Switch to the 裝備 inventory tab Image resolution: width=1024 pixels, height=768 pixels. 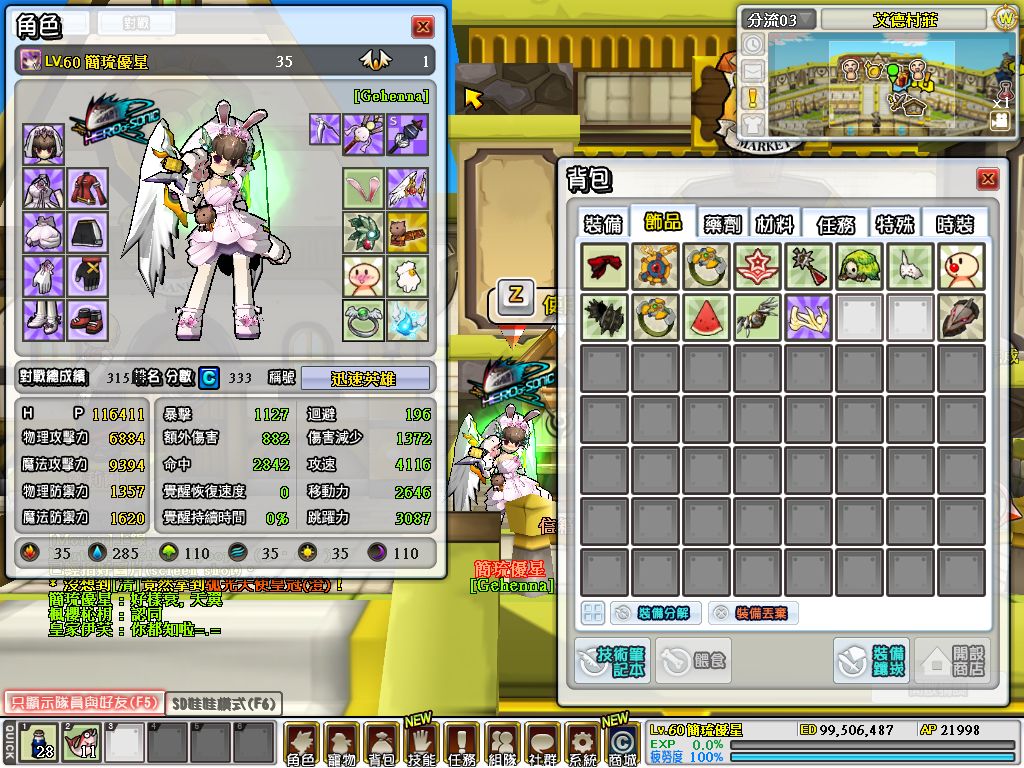(603, 223)
